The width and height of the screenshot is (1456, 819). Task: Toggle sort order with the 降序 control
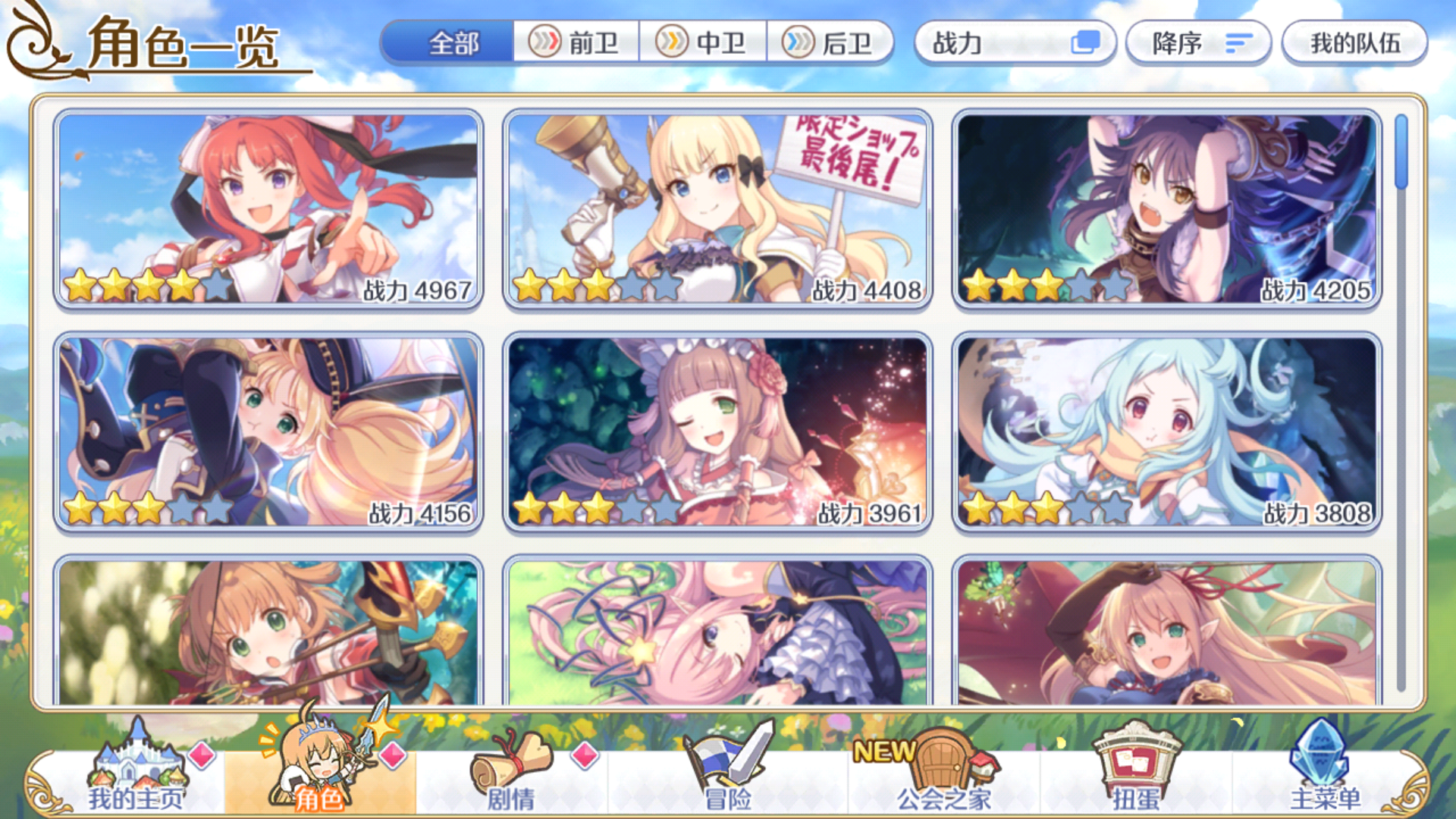[x=1197, y=44]
